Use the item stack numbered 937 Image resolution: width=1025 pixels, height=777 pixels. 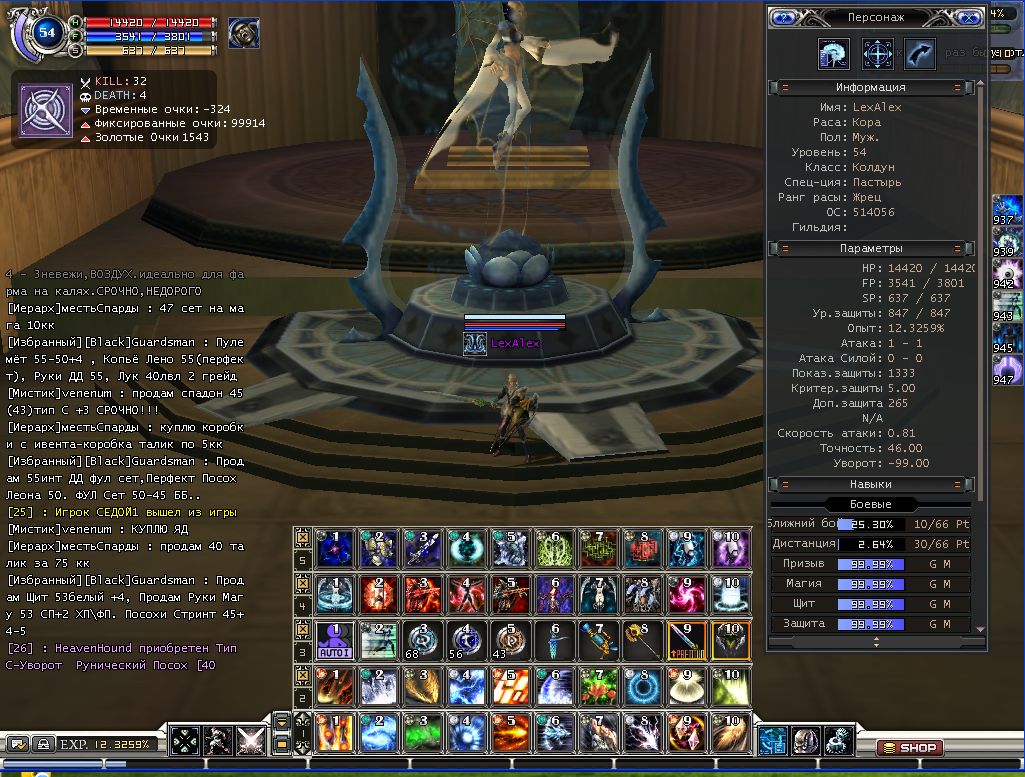(x=1004, y=208)
